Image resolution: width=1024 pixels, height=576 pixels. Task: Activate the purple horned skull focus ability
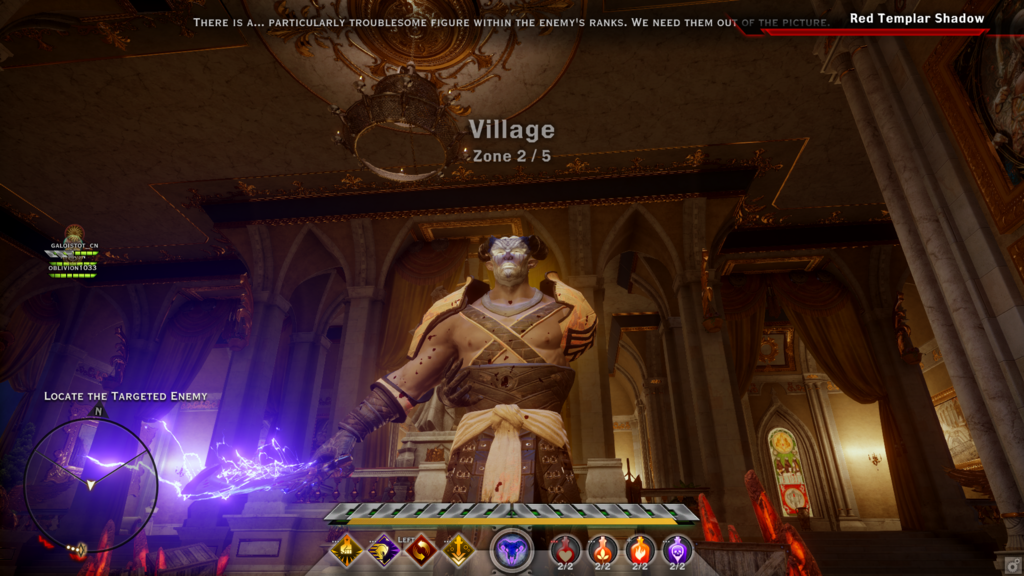point(512,550)
